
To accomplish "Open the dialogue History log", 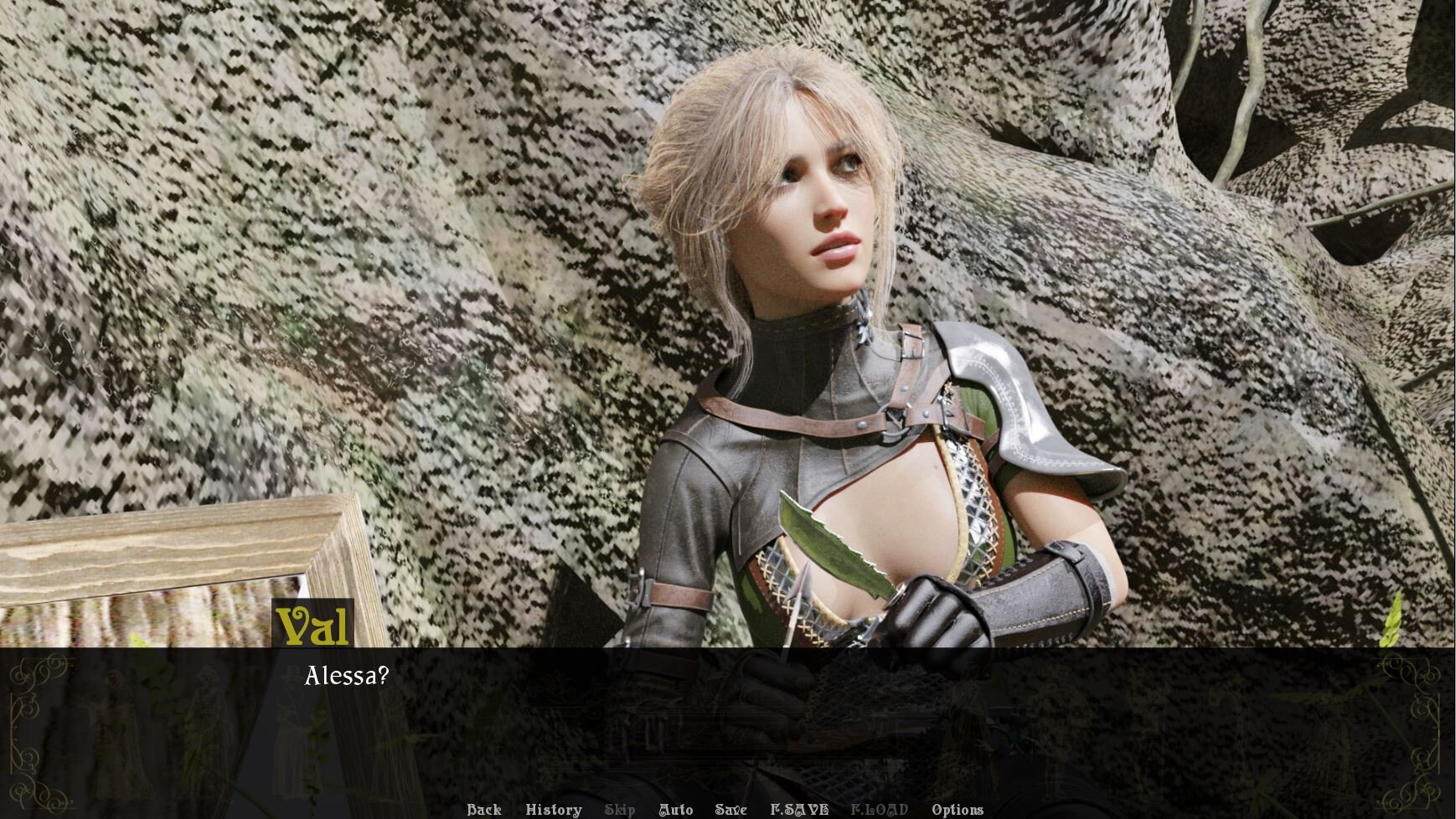I will 553,809.
